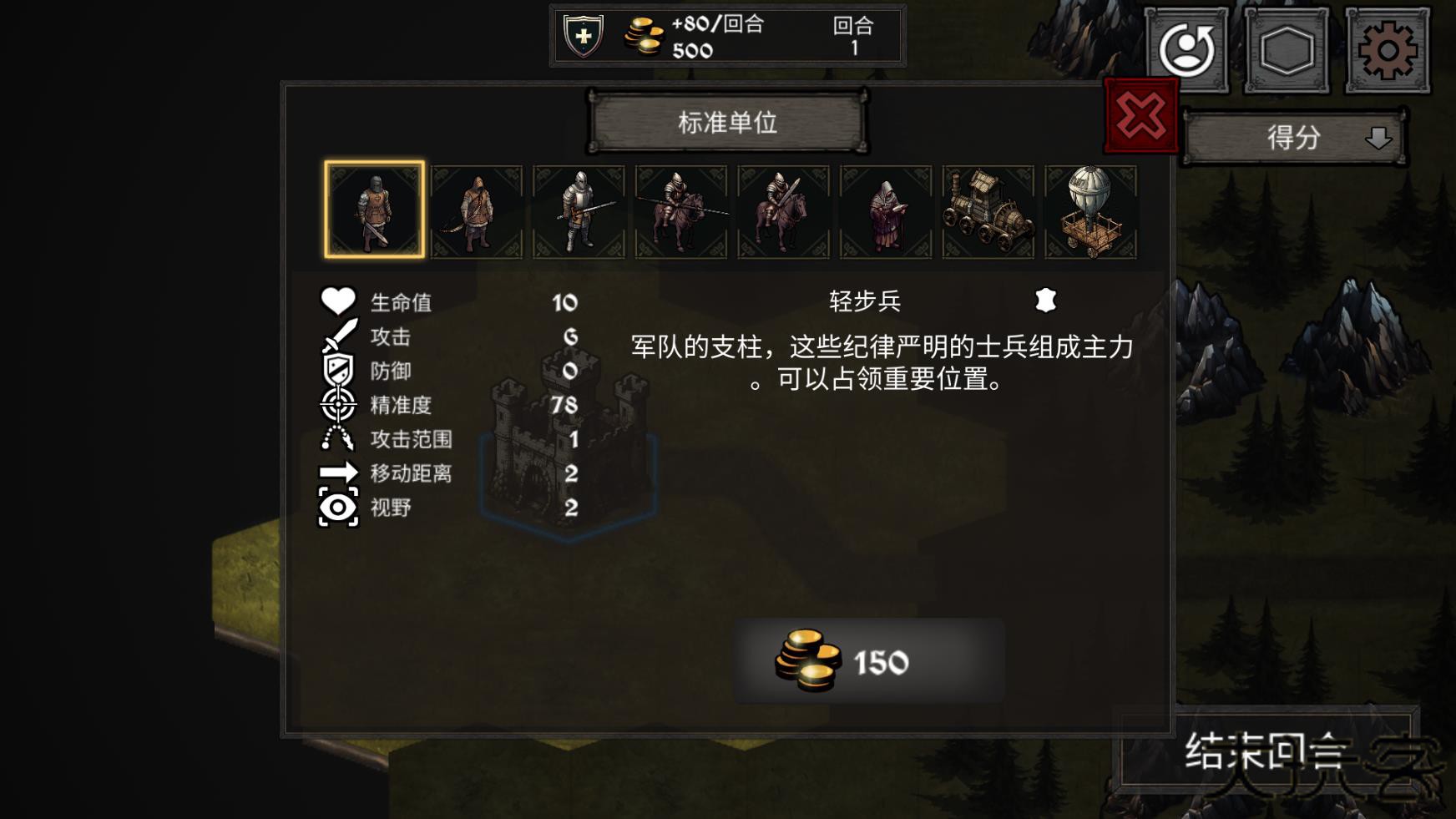
Task: Select the balloon unit portrait
Action: (x=1089, y=209)
